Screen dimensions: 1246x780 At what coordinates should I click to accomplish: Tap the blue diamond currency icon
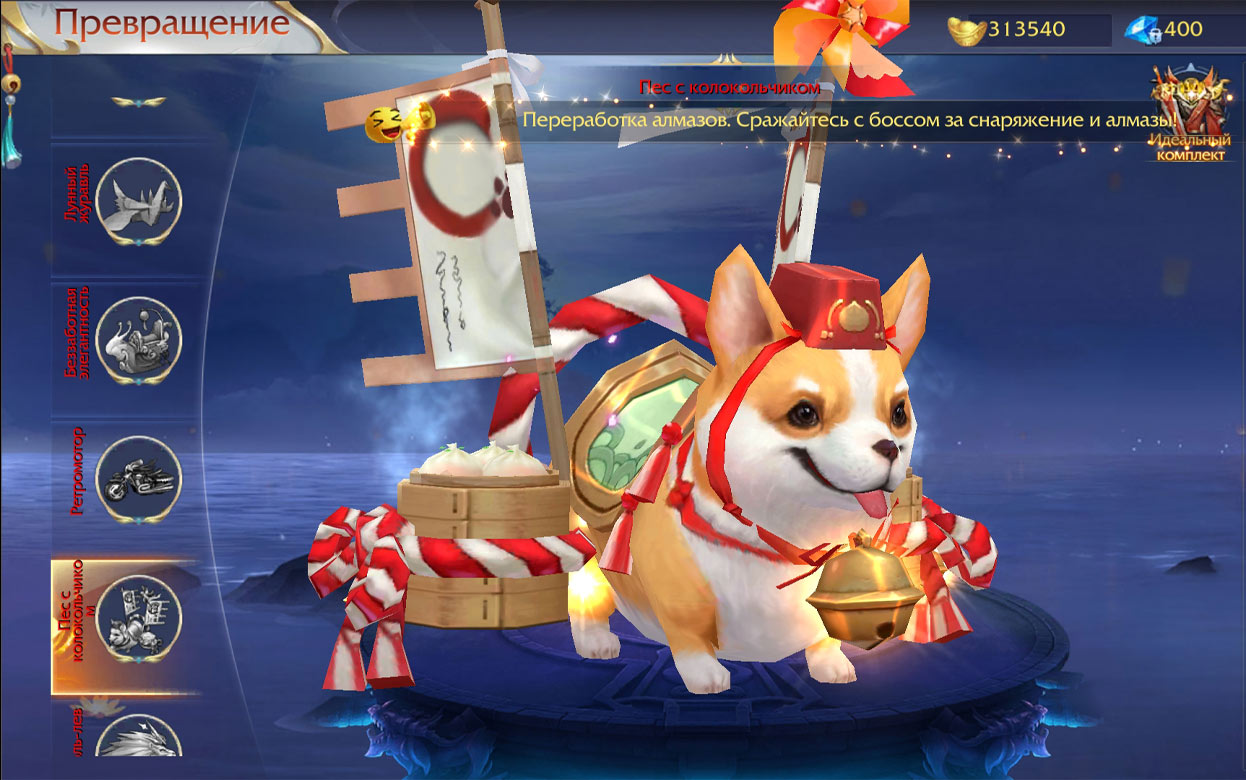tap(1142, 29)
